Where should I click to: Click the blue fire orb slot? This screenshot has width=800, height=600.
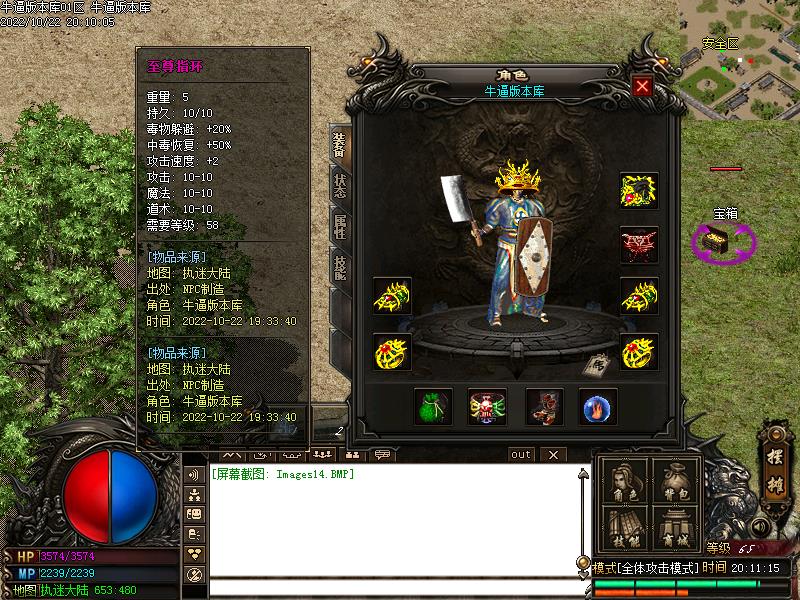tap(598, 406)
